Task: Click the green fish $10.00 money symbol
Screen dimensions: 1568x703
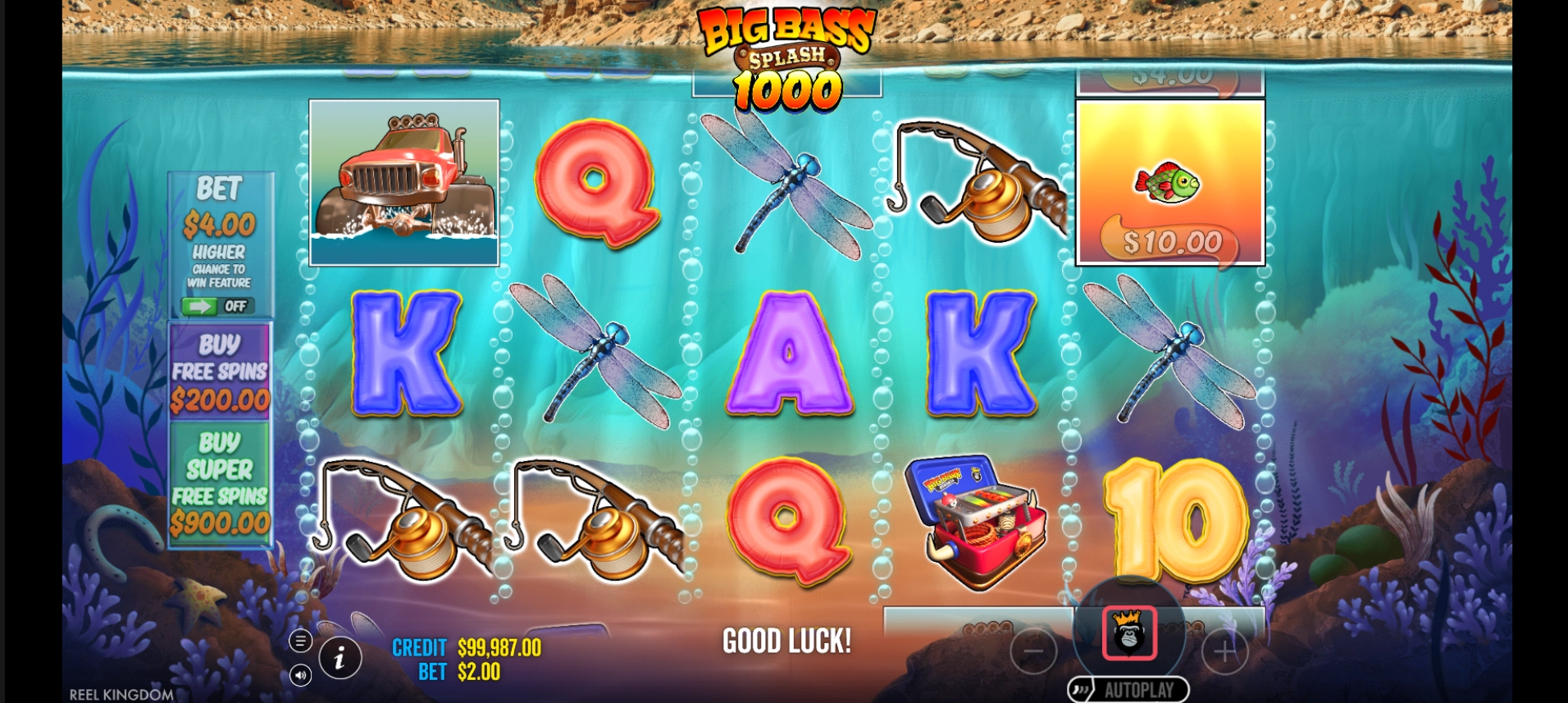Action: [1169, 182]
